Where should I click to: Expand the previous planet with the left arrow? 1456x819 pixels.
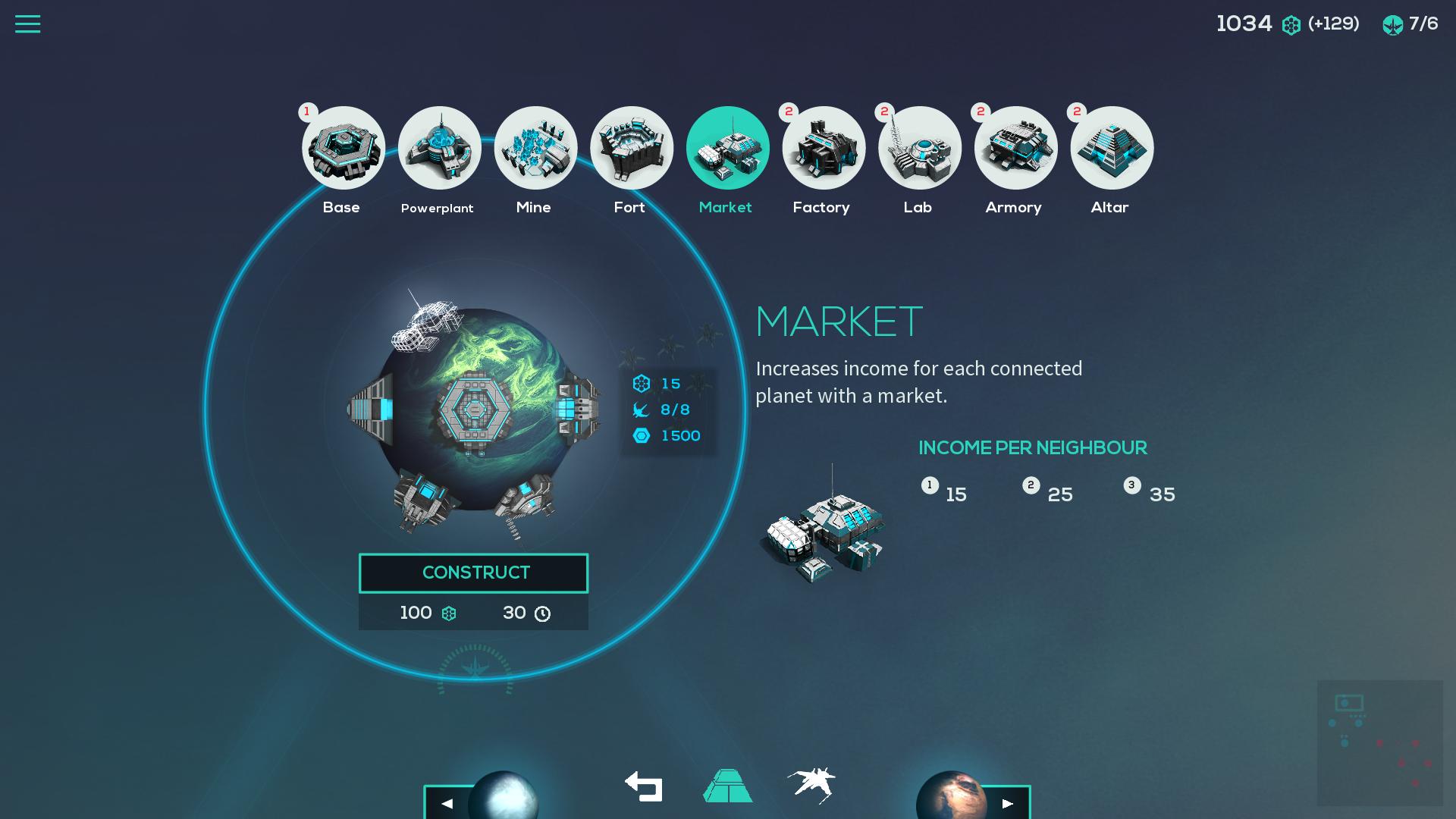tap(446, 802)
